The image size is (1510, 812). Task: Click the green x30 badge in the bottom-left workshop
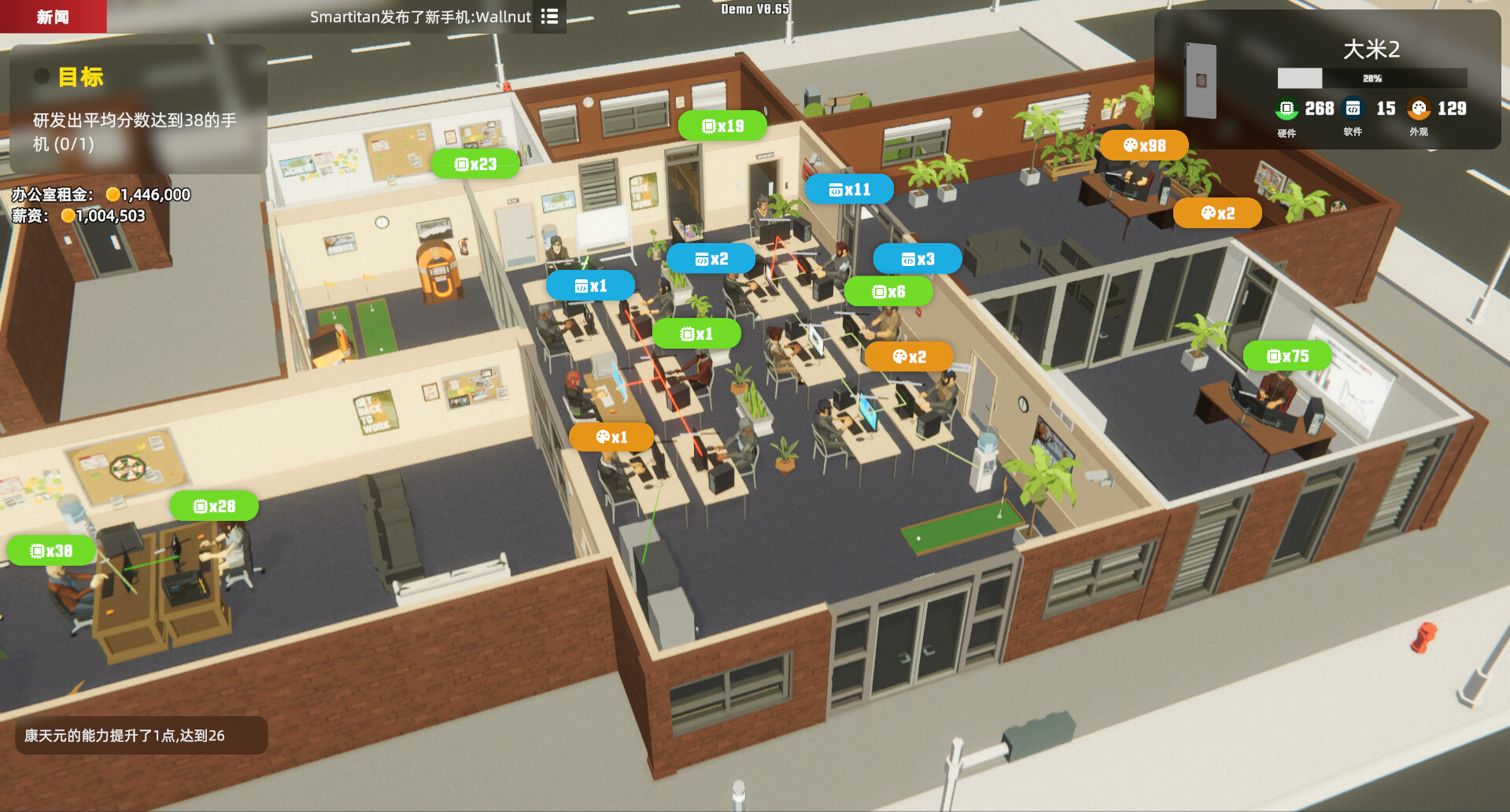[51, 551]
